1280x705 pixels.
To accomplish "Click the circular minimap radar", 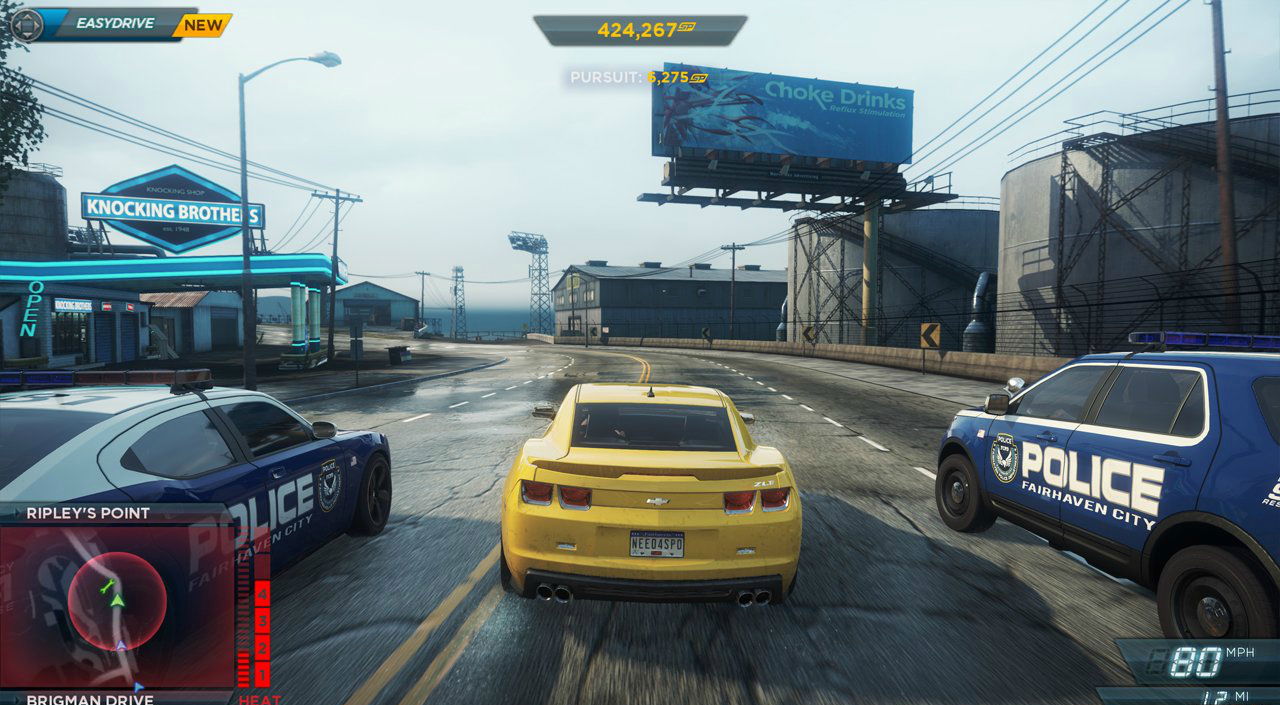I will pyautogui.click(x=117, y=601).
